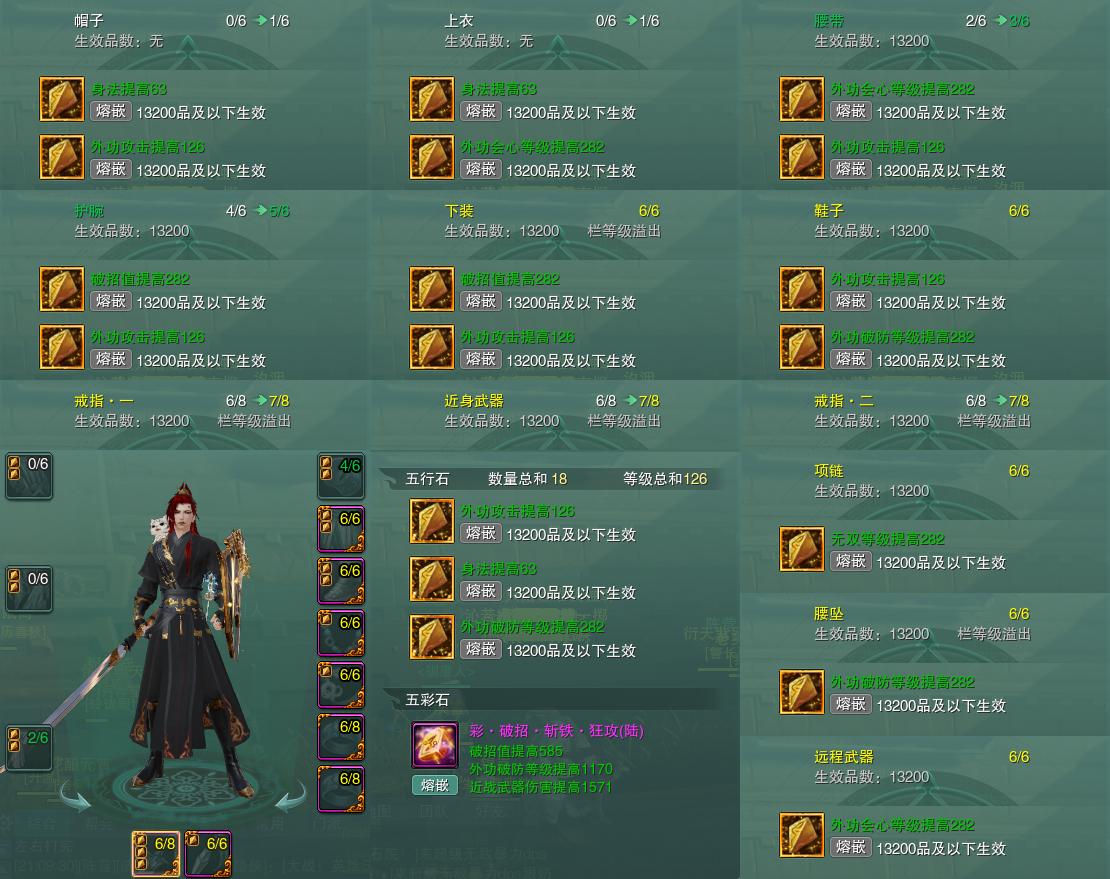Viewport: 1110px width, 879px height.
Task: Select the gold stone icon for 帽子 身法提高63
Action: pos(62,100)
